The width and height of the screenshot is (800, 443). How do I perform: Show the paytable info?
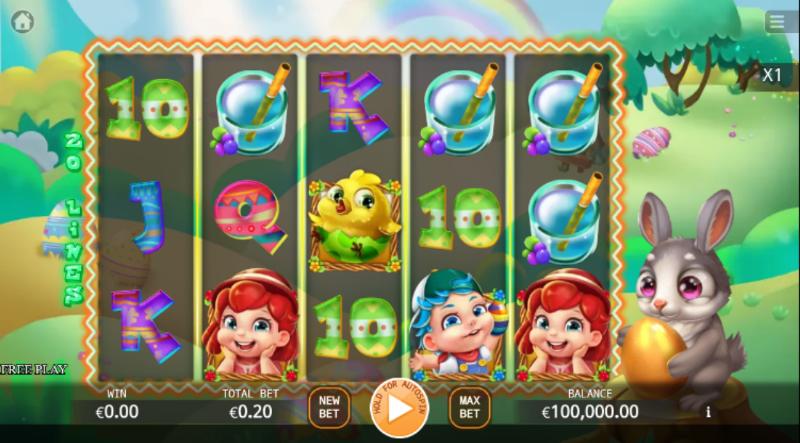[x=708, y=411]
